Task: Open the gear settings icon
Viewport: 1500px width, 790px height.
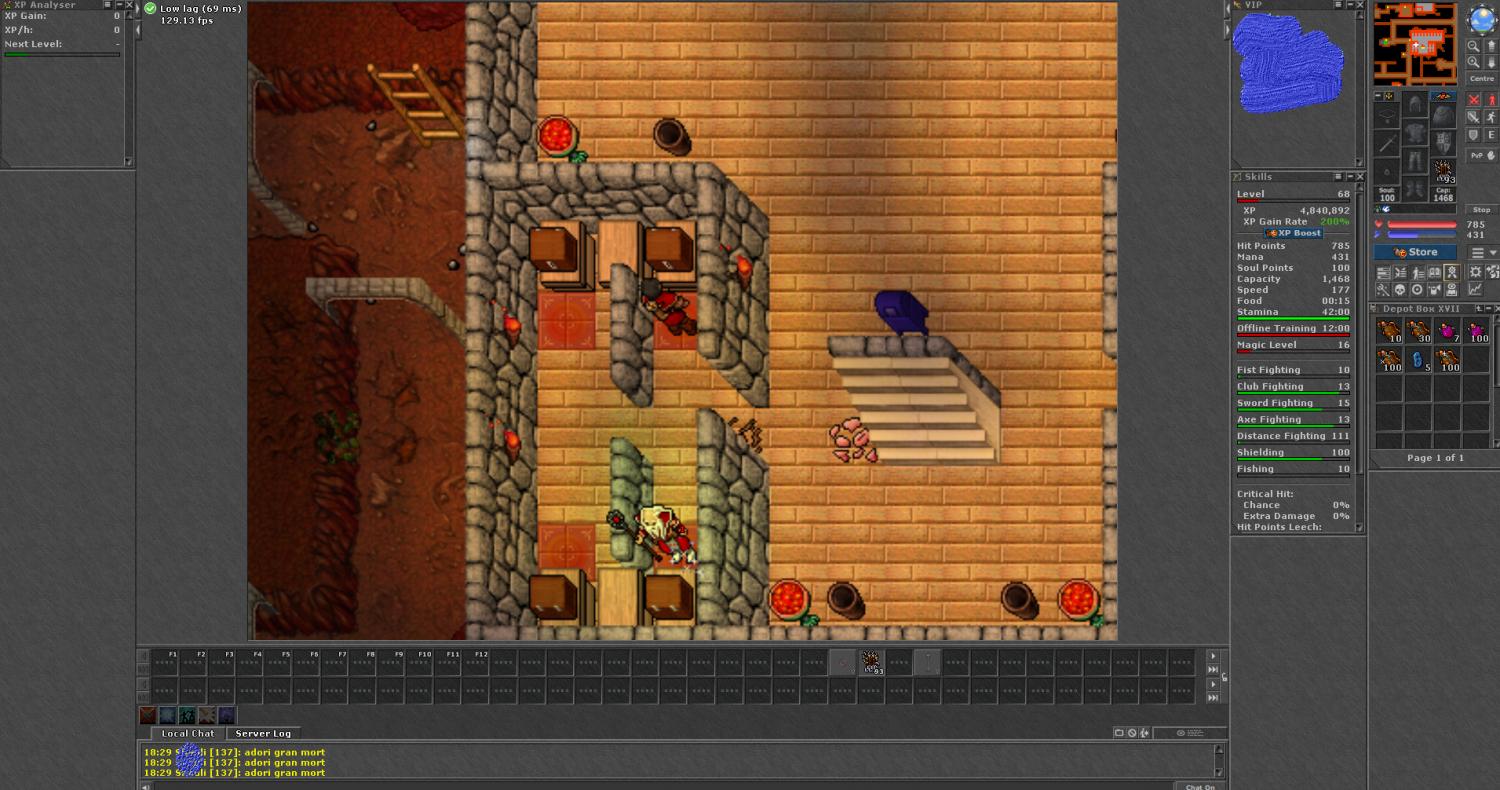Action: pyautogui.click(x=1475, y=272)
